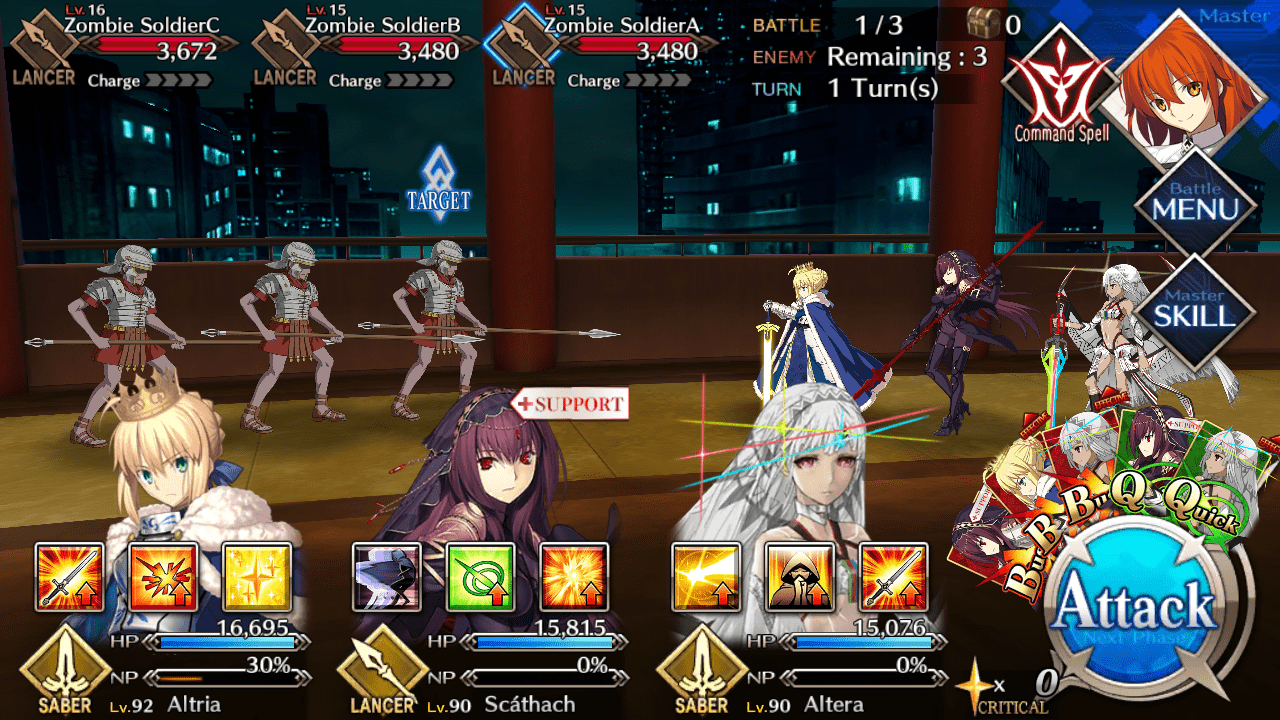Activate Altera's first light beam skill
Image resolution: width=1280 pixels, height=720 pixels.
click(705, 577)
